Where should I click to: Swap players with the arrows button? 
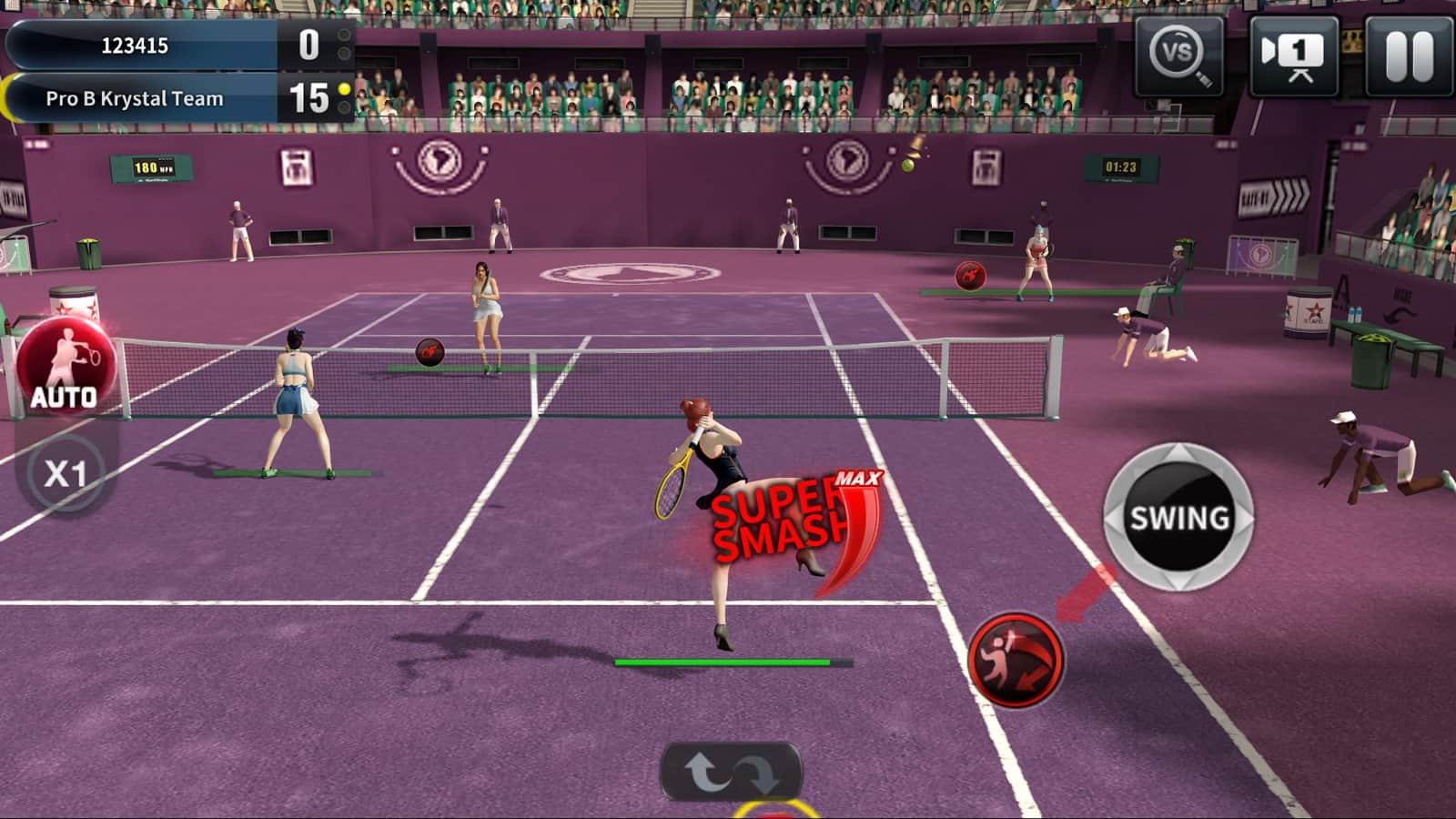point(732,772)
